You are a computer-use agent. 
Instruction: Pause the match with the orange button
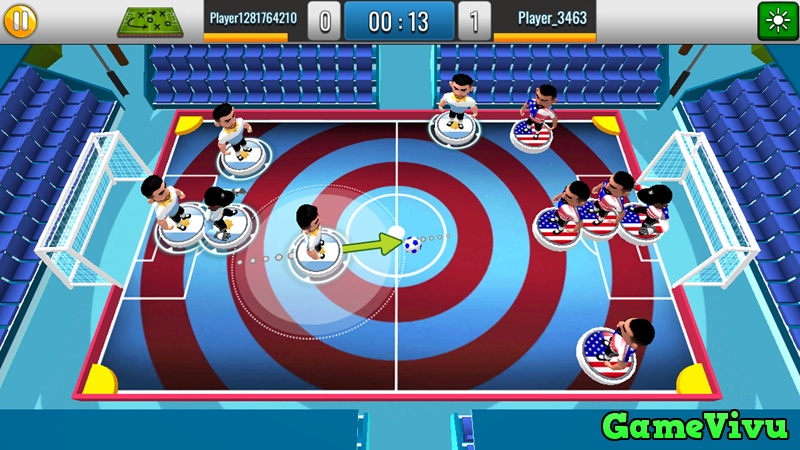[x=20, y=19]
